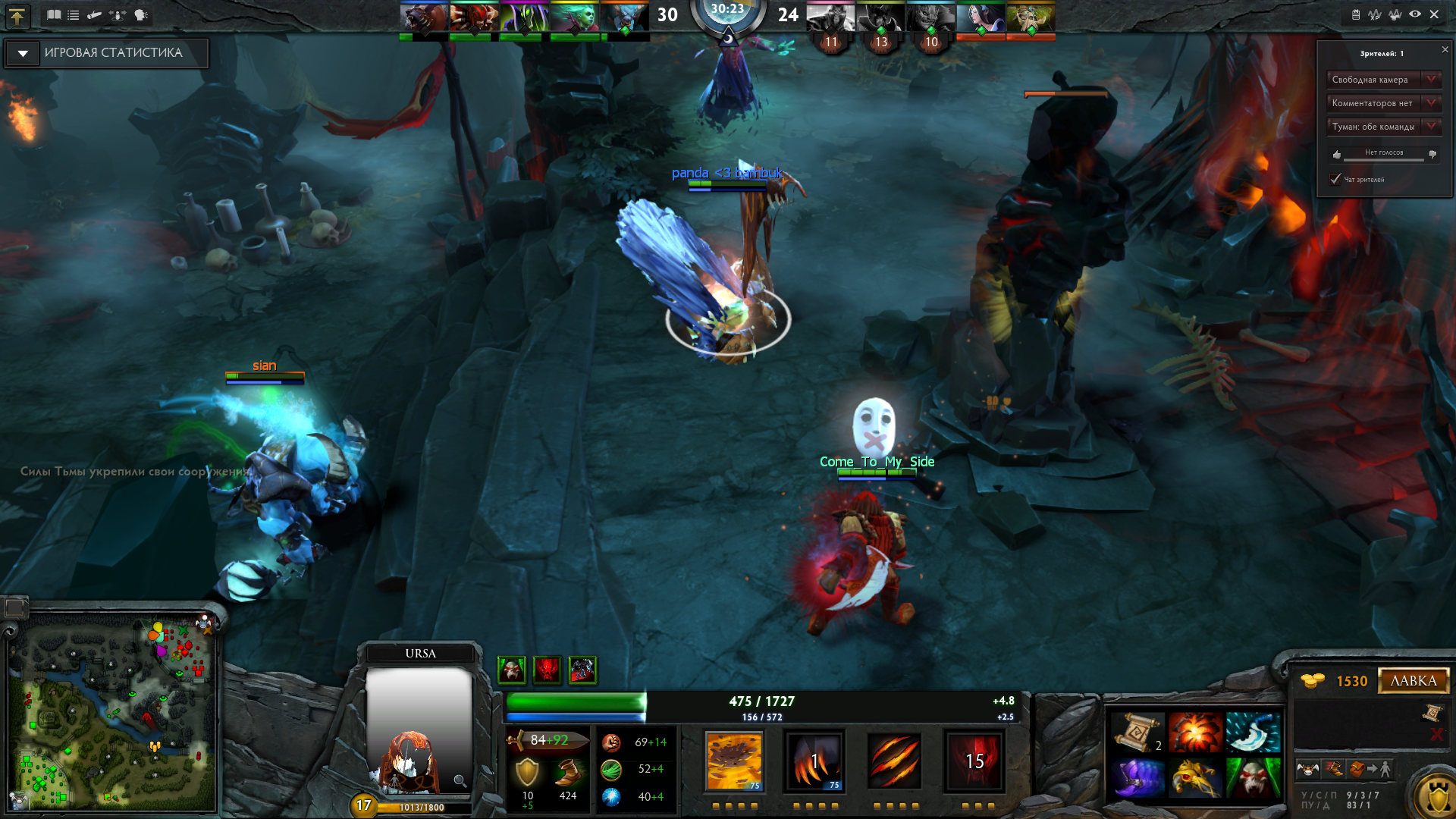Select the Blink Dagger inventory slot
Viewport: 1456px width, 819px height.
1253,732
